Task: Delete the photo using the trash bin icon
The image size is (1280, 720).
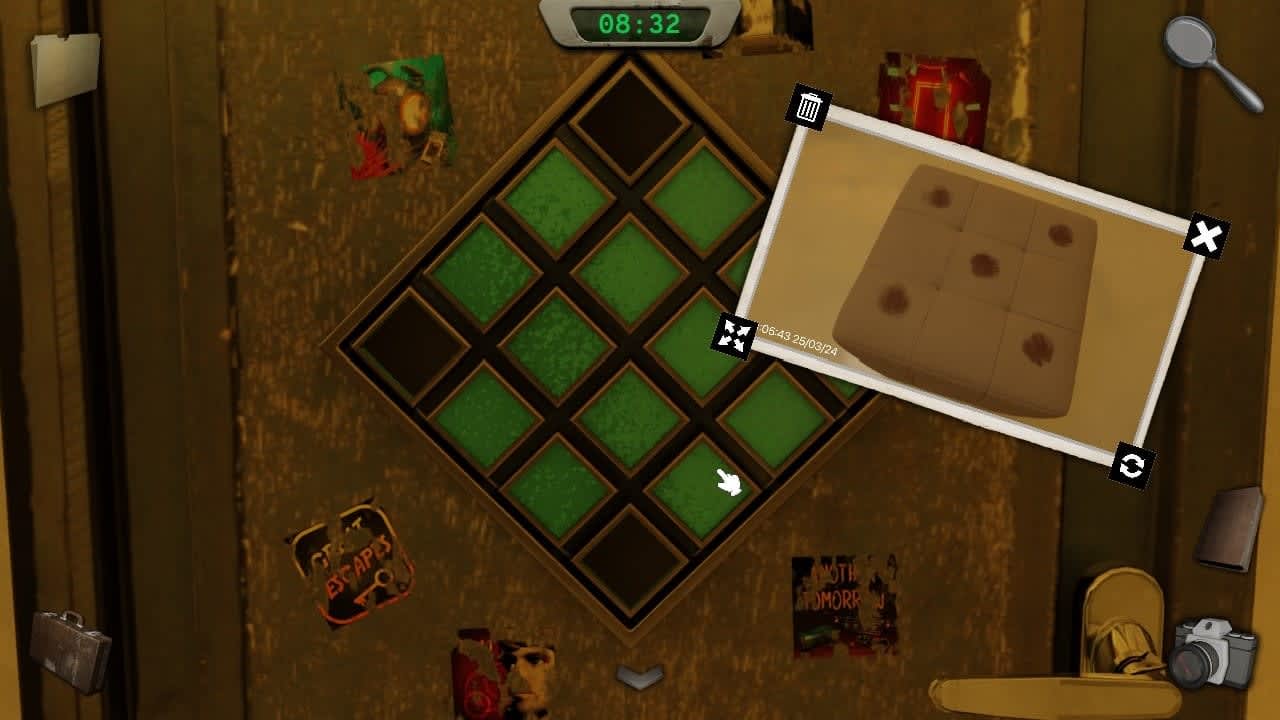Action: click(x=809, y=108)
